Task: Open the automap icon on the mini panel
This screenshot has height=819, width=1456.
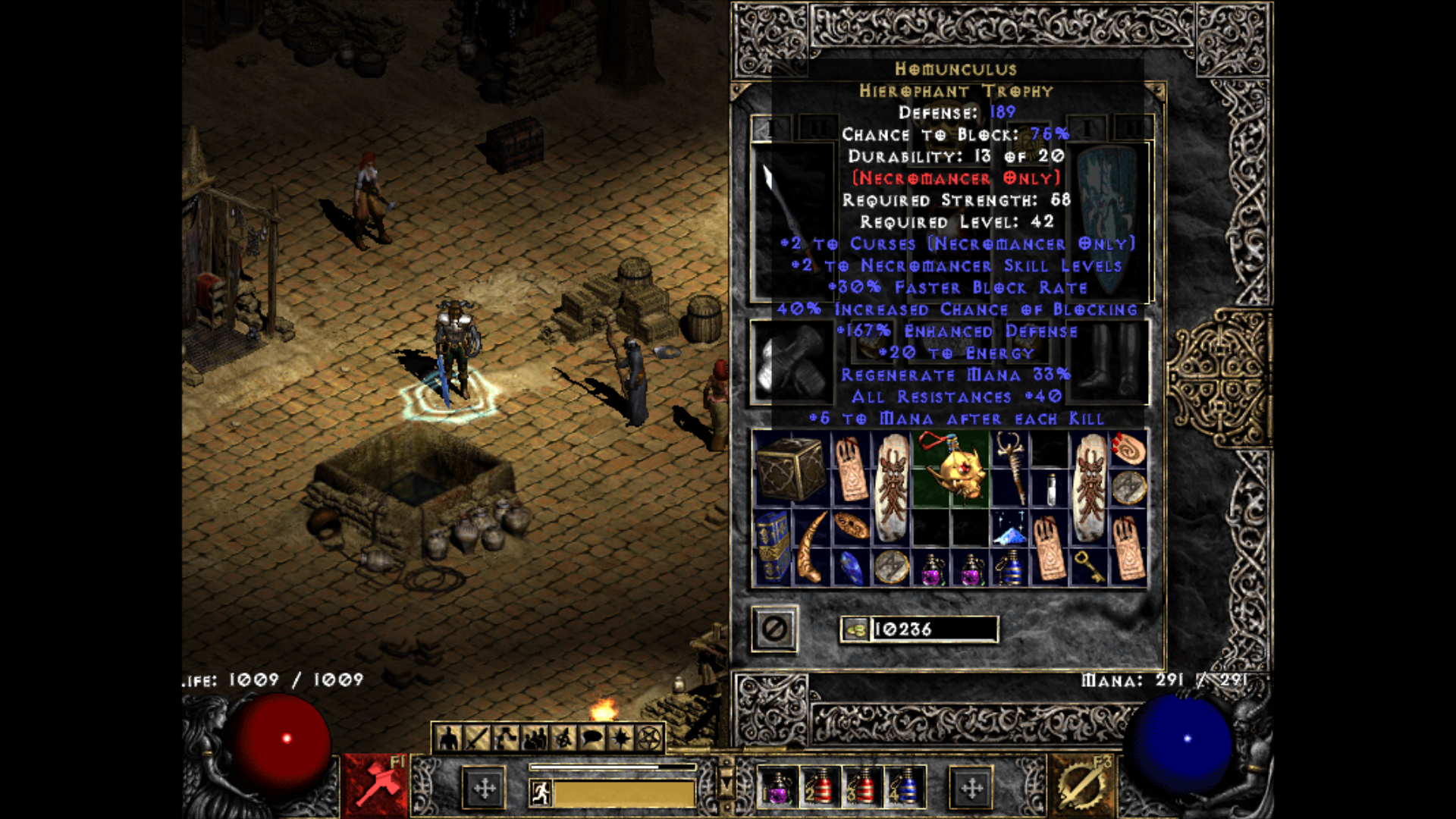Action: (562, 738)
